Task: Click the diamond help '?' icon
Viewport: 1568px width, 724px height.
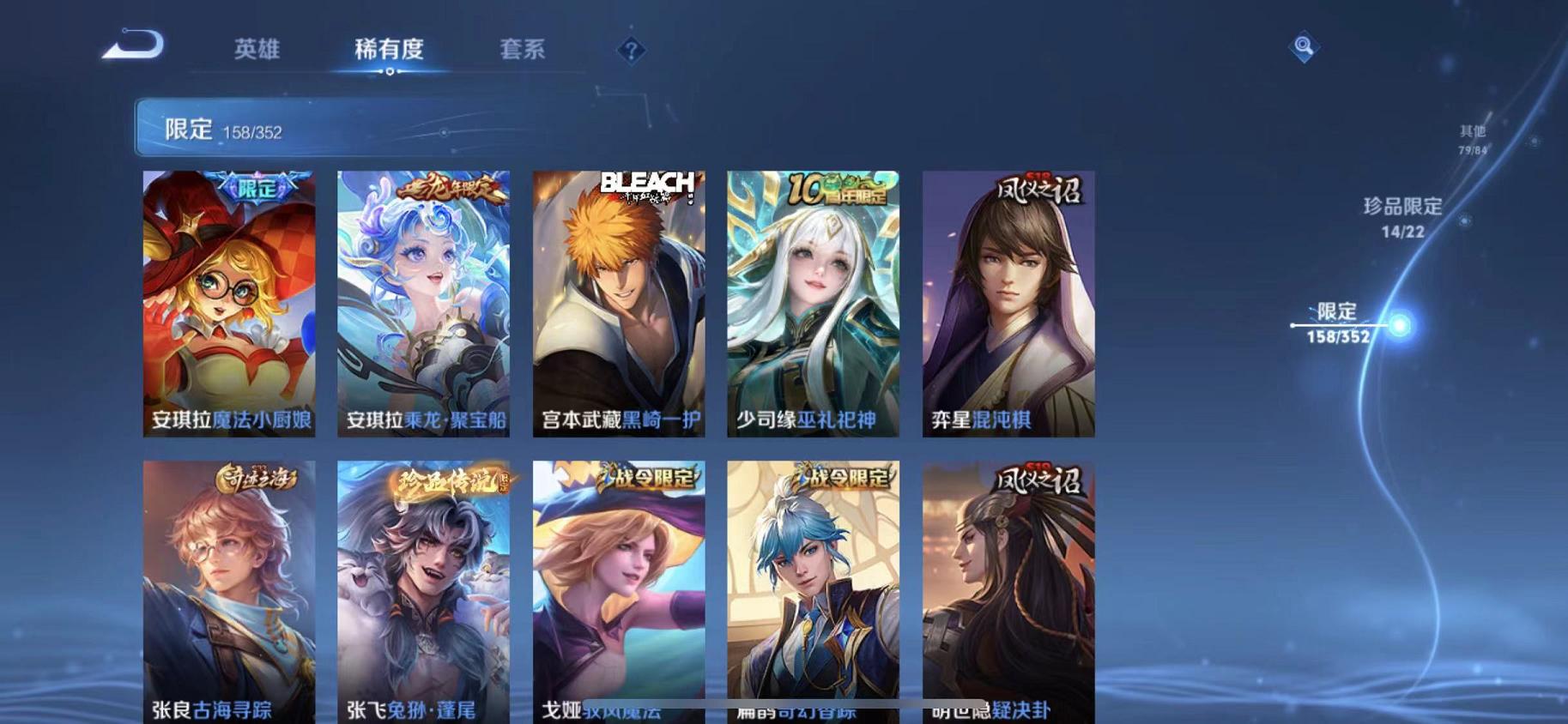Action: click(x=632, y=51)
